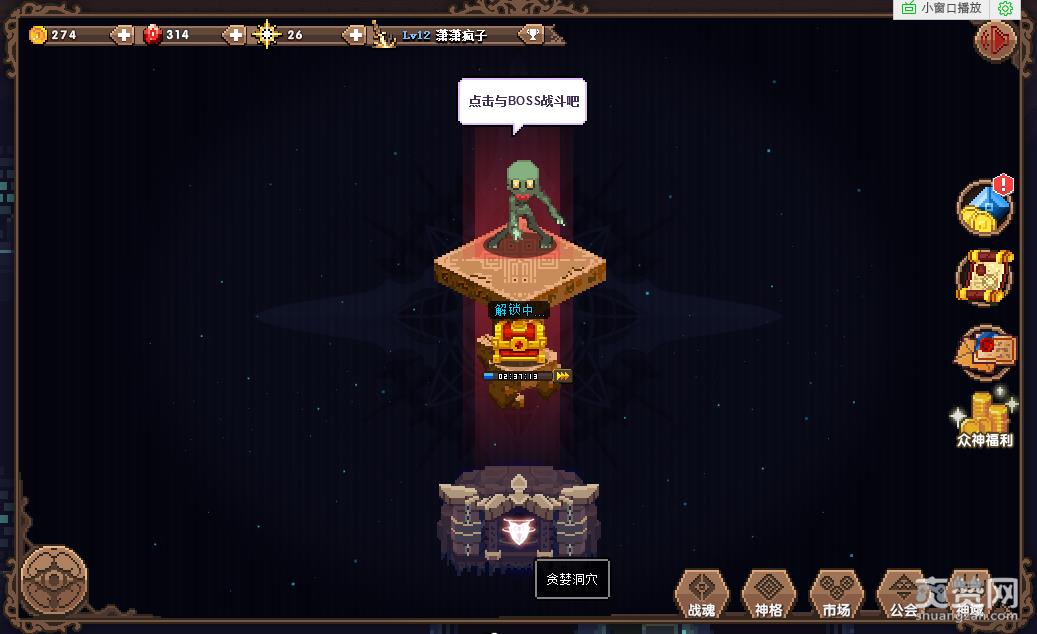Open the 战魂 menu

click(x=702, y=595)
